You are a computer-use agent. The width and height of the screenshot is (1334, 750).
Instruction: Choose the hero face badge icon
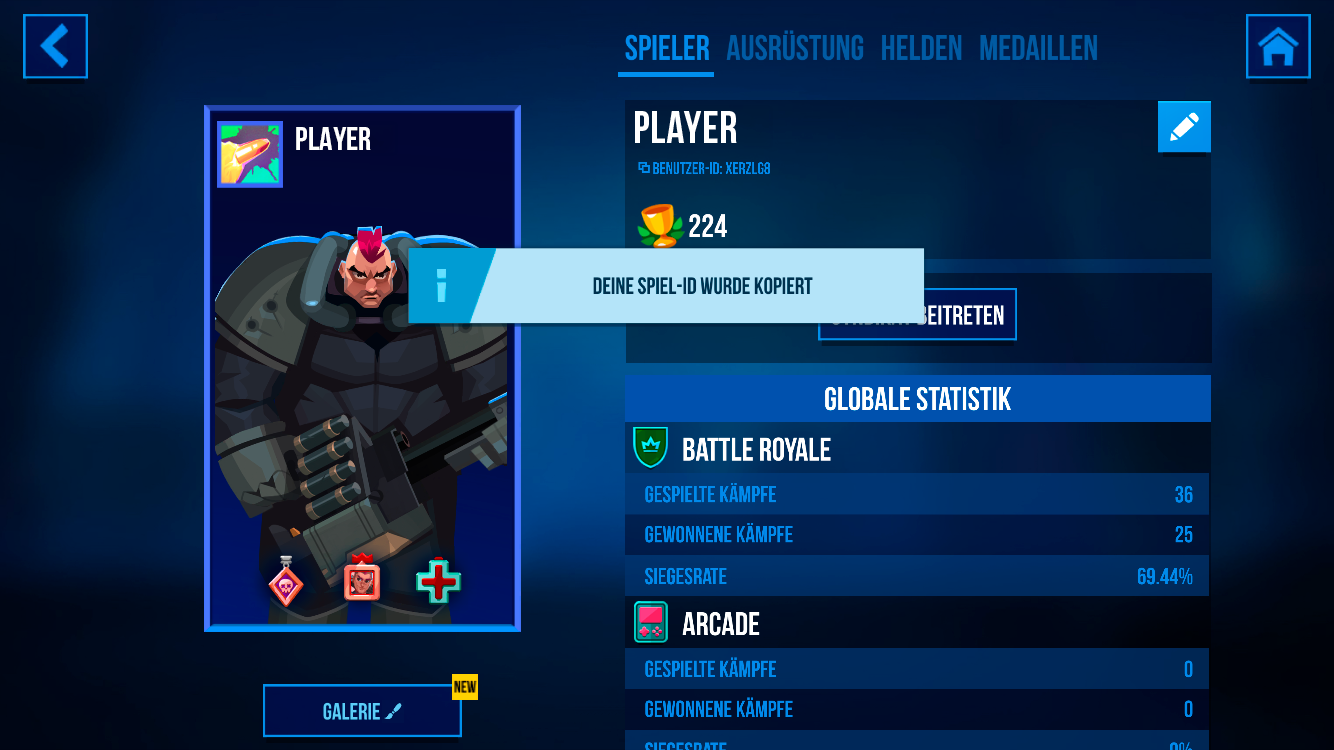[x=362, y=579]
